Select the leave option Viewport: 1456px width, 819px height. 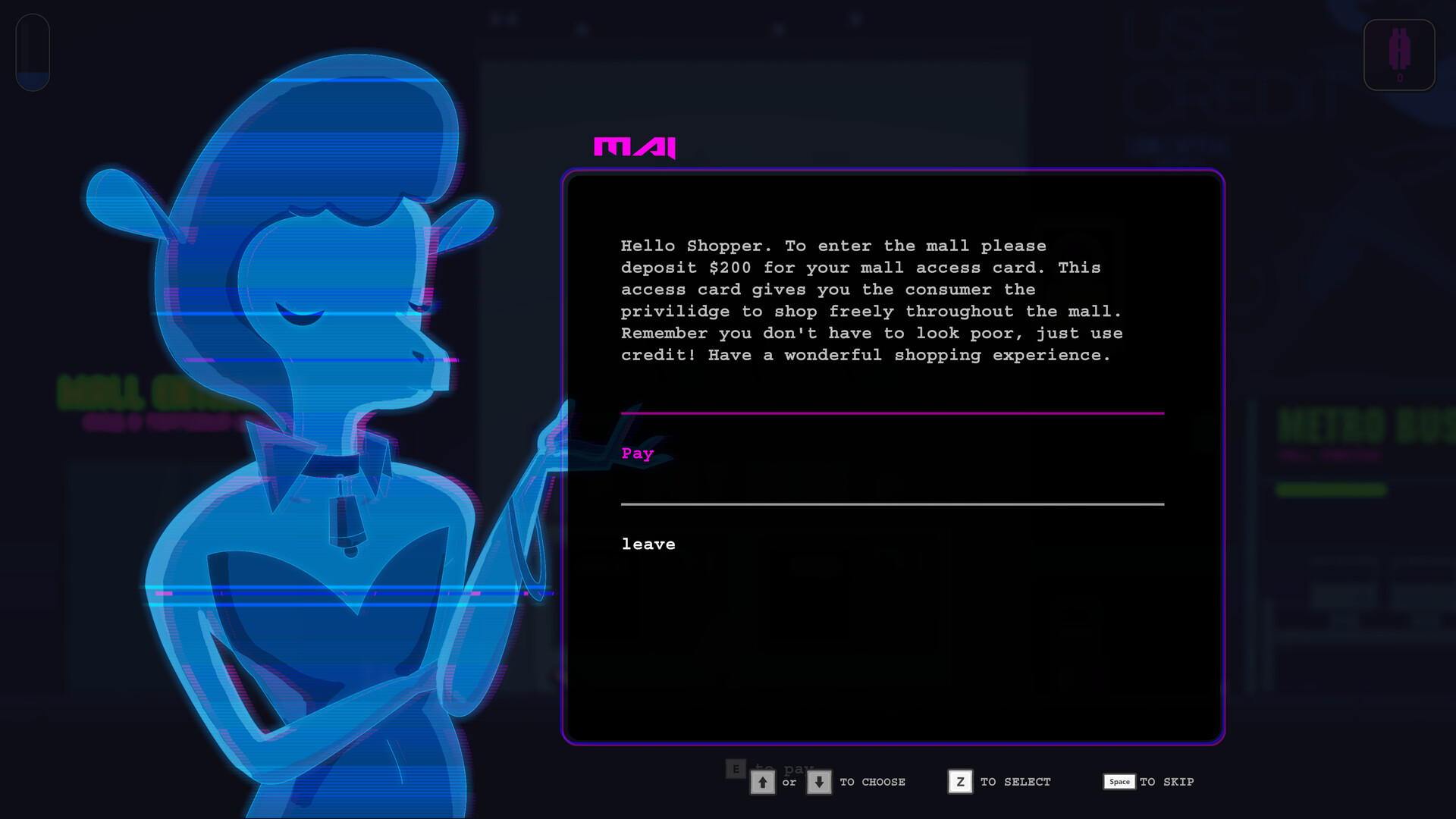pyautogui.click(x=648, y=544)
